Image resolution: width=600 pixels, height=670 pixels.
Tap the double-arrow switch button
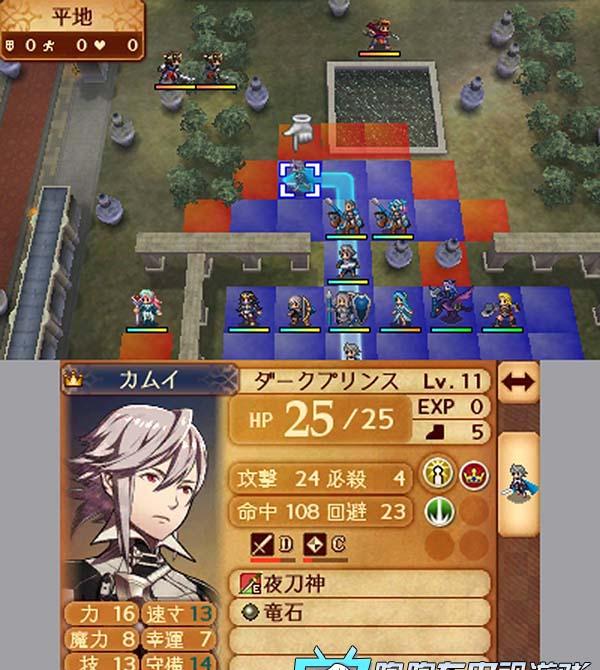pyautogui.click(x=518, y=381)
